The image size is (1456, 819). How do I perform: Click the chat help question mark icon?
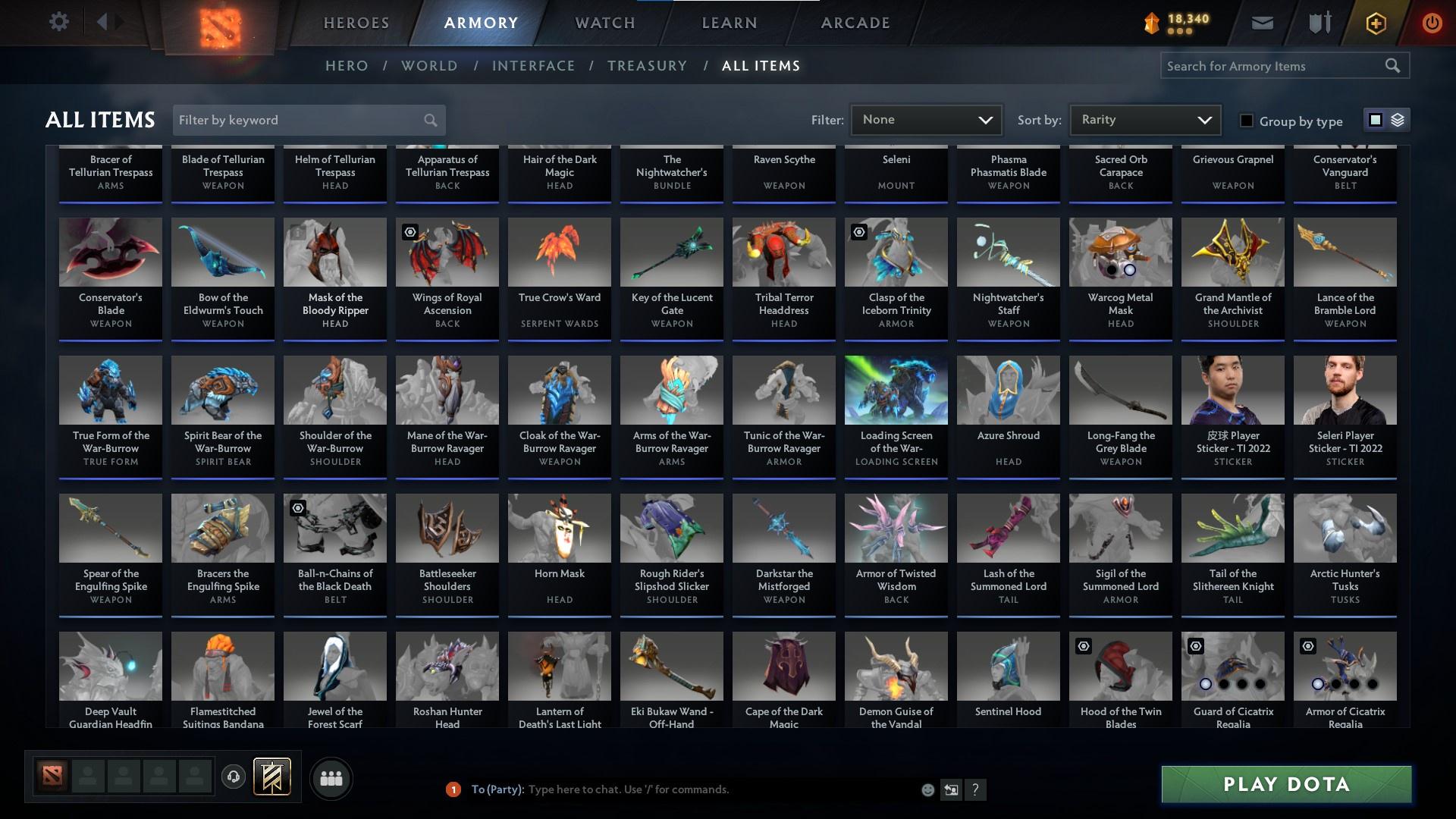pyautogui.click(x=975, y=789)
